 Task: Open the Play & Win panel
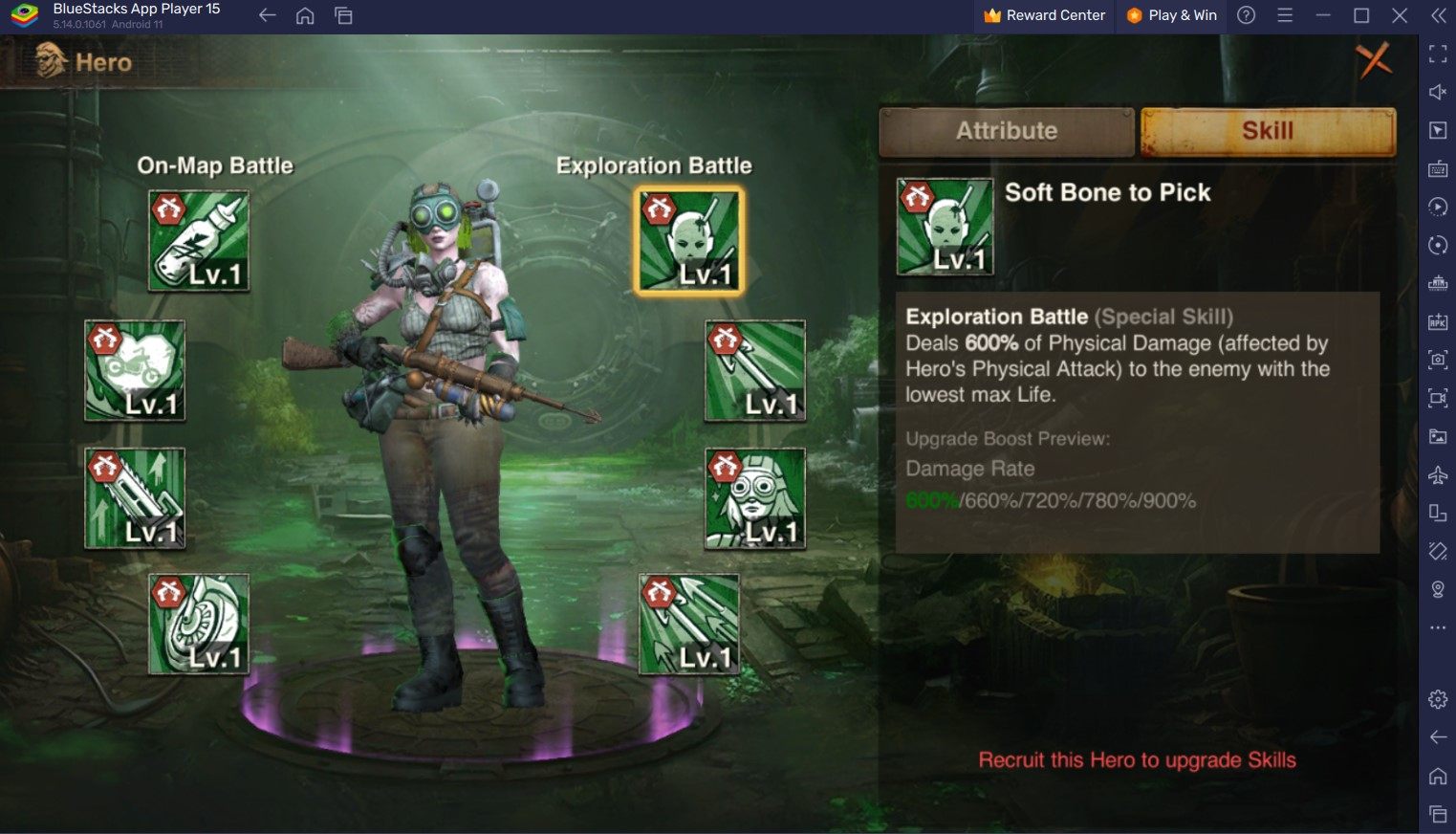(x=1171, y=15)
